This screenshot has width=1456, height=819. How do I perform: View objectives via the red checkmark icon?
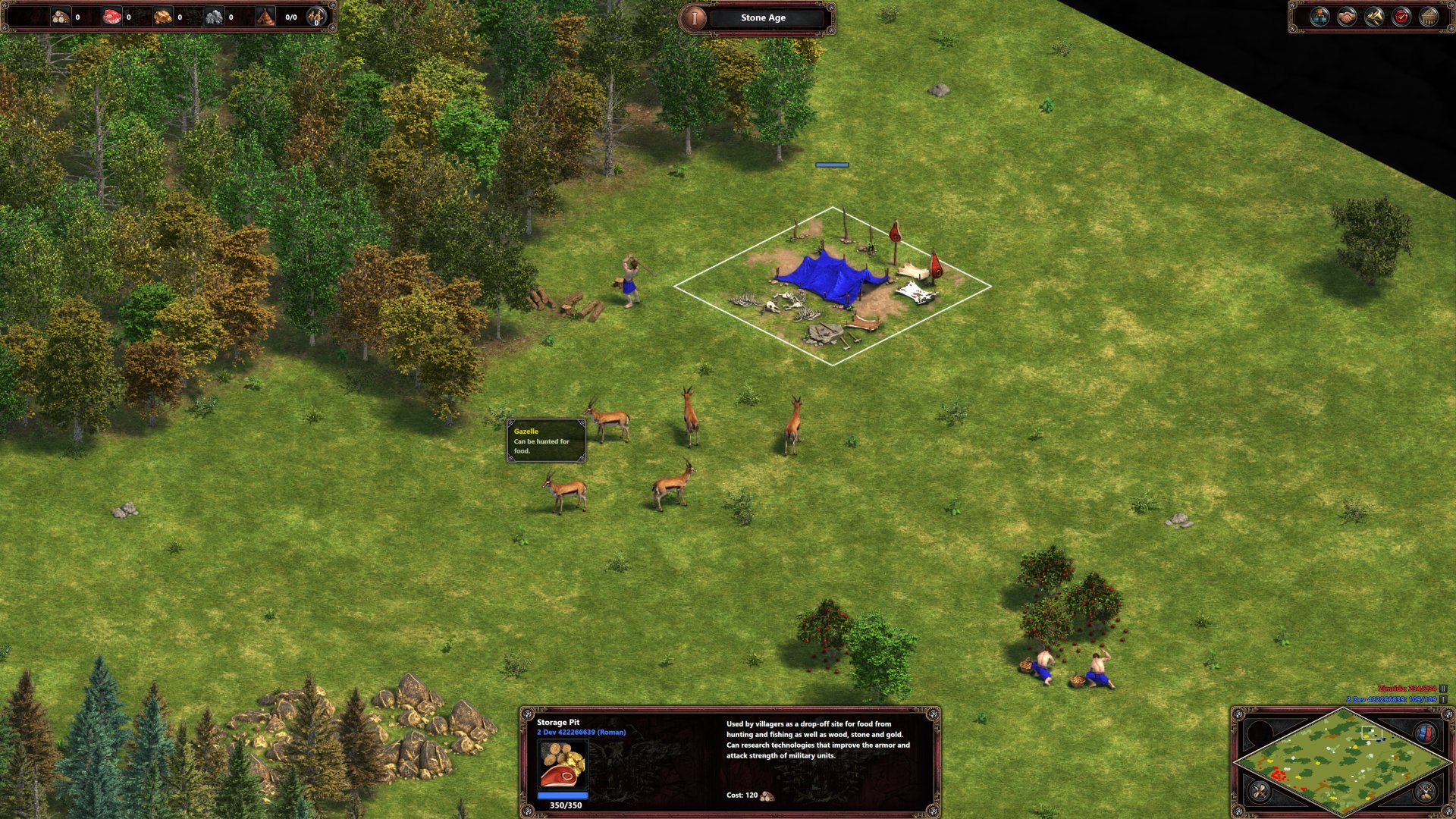tap(1401, 17)
